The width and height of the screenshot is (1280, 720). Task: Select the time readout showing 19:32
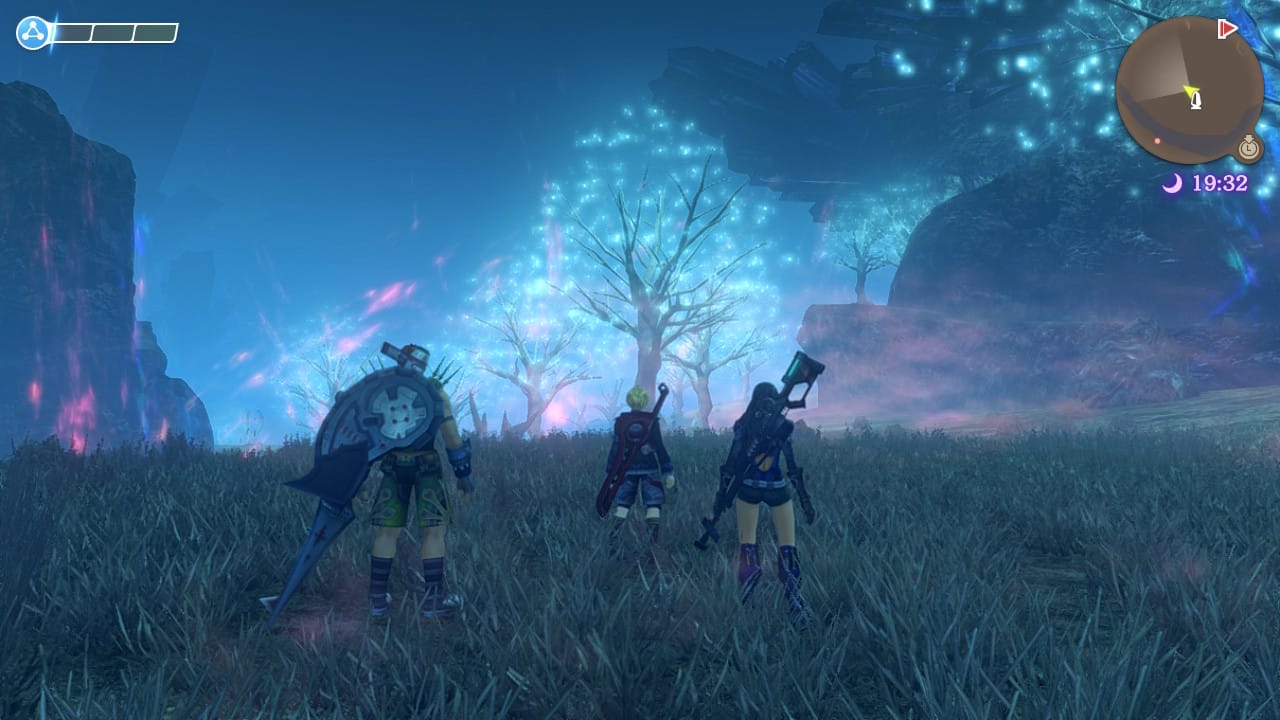1222,182
